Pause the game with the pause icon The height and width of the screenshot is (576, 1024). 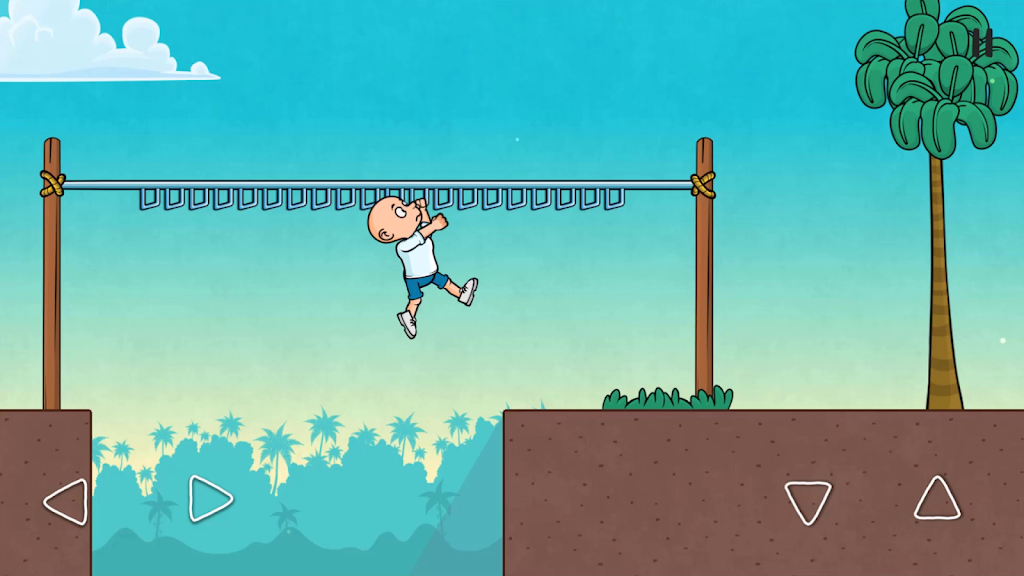pyautogui.click(x=982, y=43)
